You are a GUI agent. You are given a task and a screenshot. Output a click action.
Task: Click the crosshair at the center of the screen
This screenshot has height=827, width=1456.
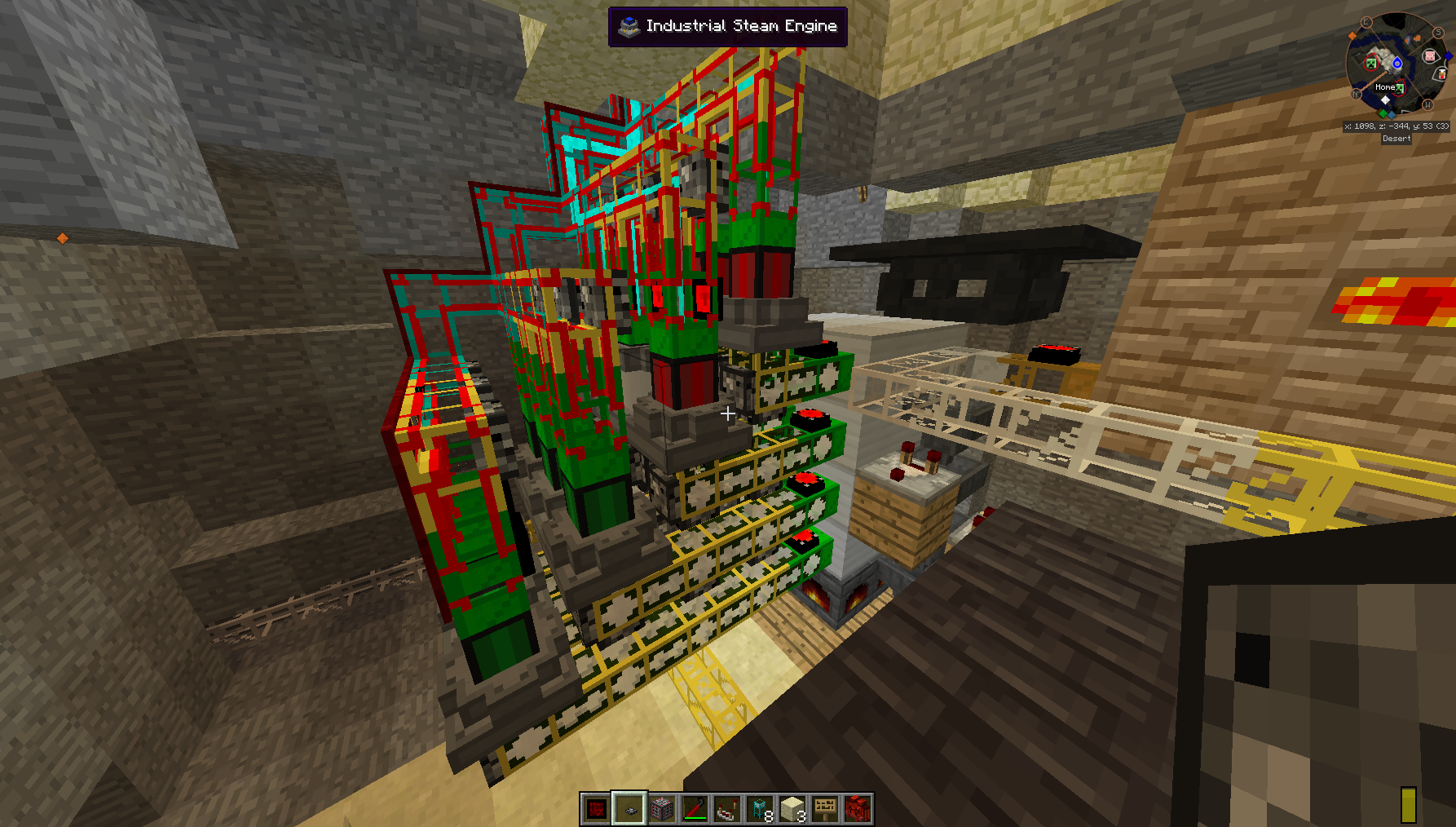point(728,413)
